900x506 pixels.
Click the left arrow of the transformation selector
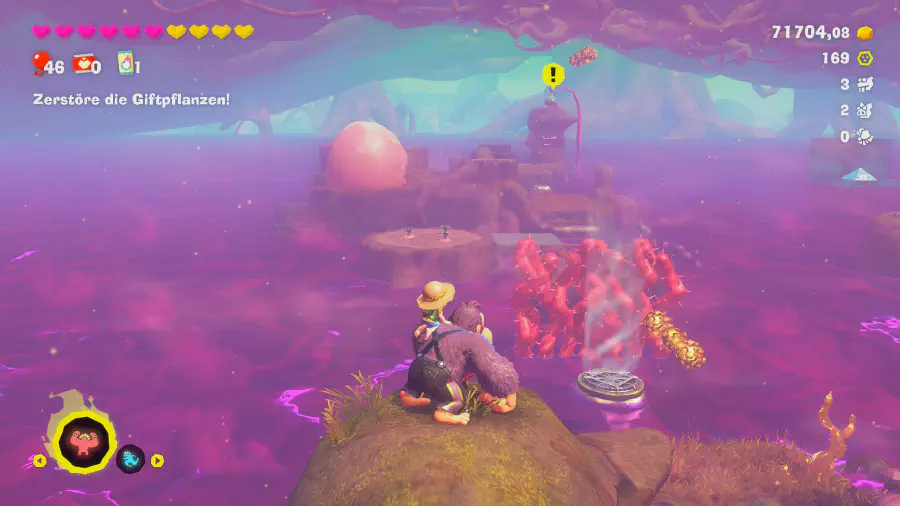click(40, 461)
